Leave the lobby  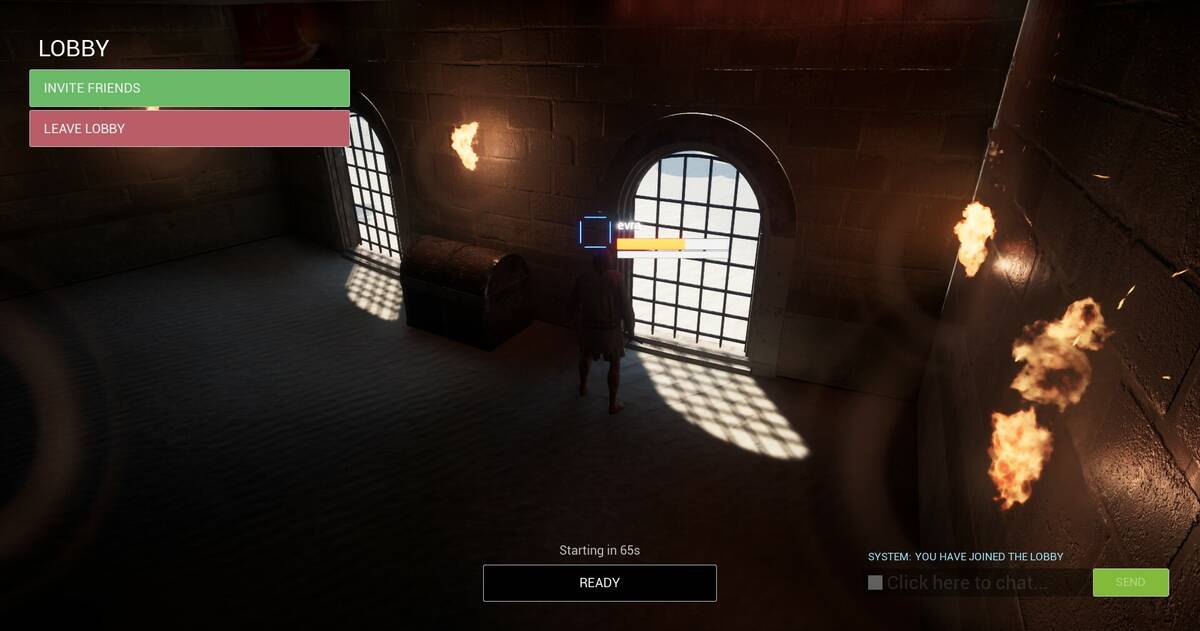pyautogui.click(x=189, y=129)
